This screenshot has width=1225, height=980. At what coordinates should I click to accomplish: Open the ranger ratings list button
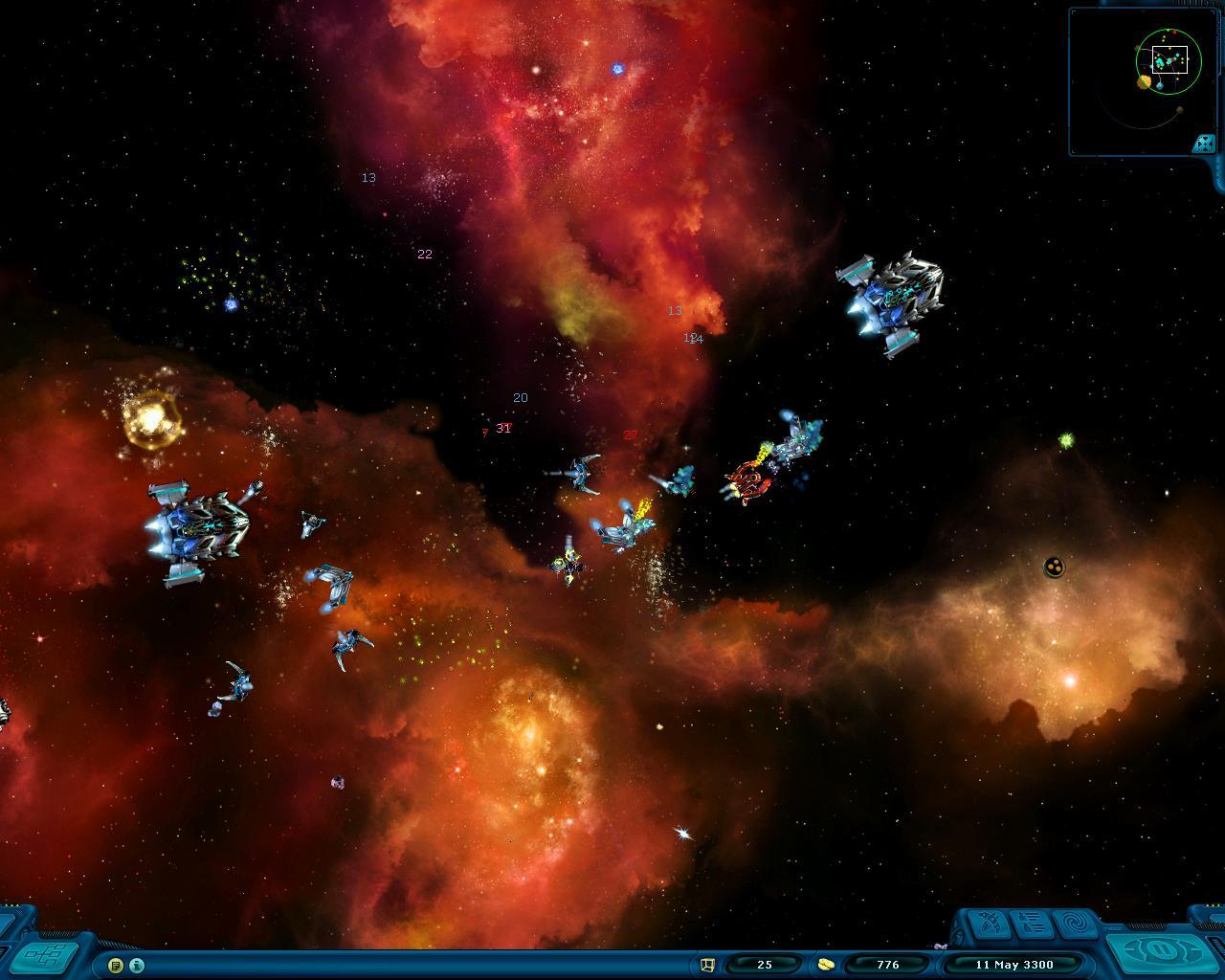[x=1032, y=924]
